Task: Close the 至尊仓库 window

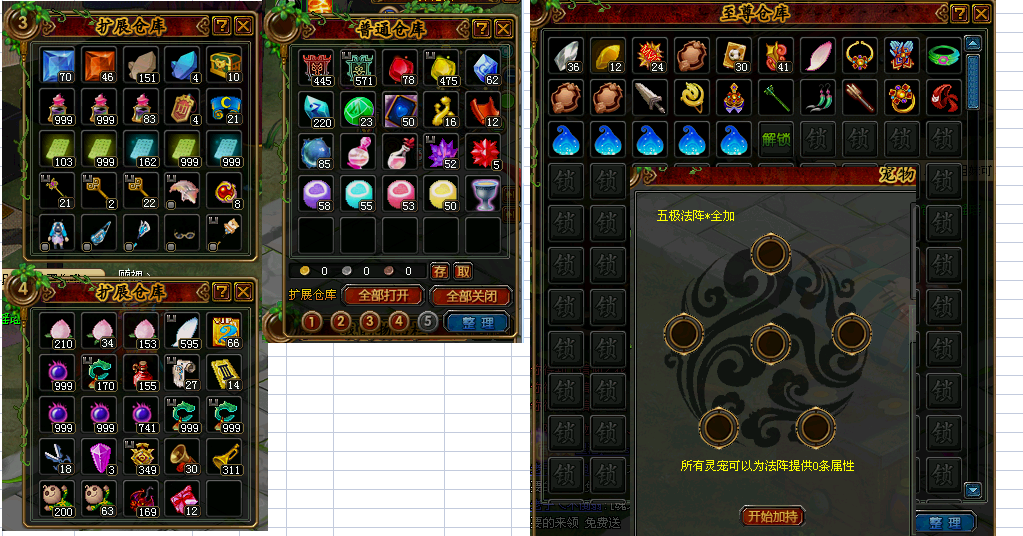Action: point(982,14)
